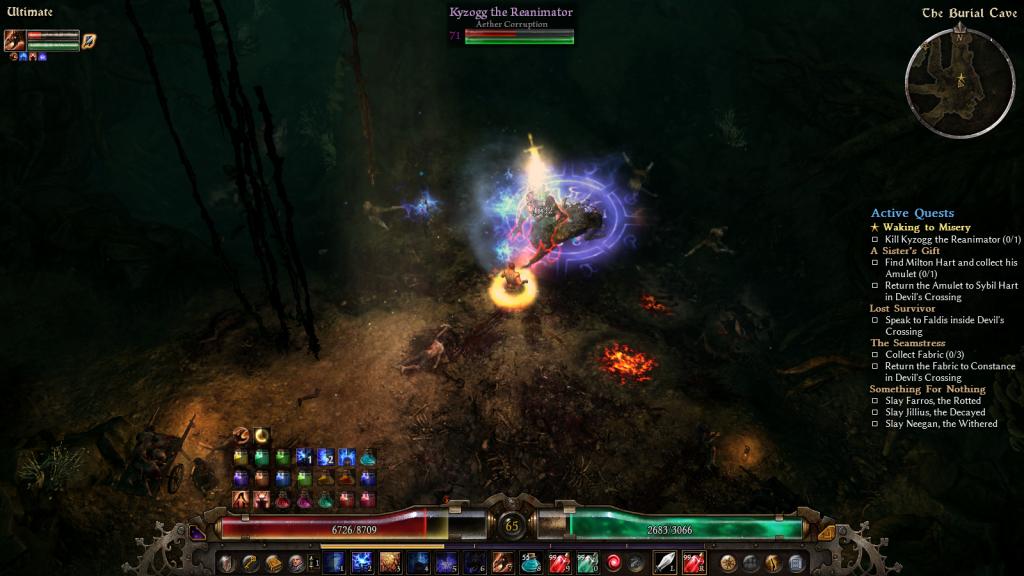The height and width of the screenshot is (576, 1024).
Task: Select the A Sister's Gift quest title
Action: pyautogui.click(x=905, y=251)
